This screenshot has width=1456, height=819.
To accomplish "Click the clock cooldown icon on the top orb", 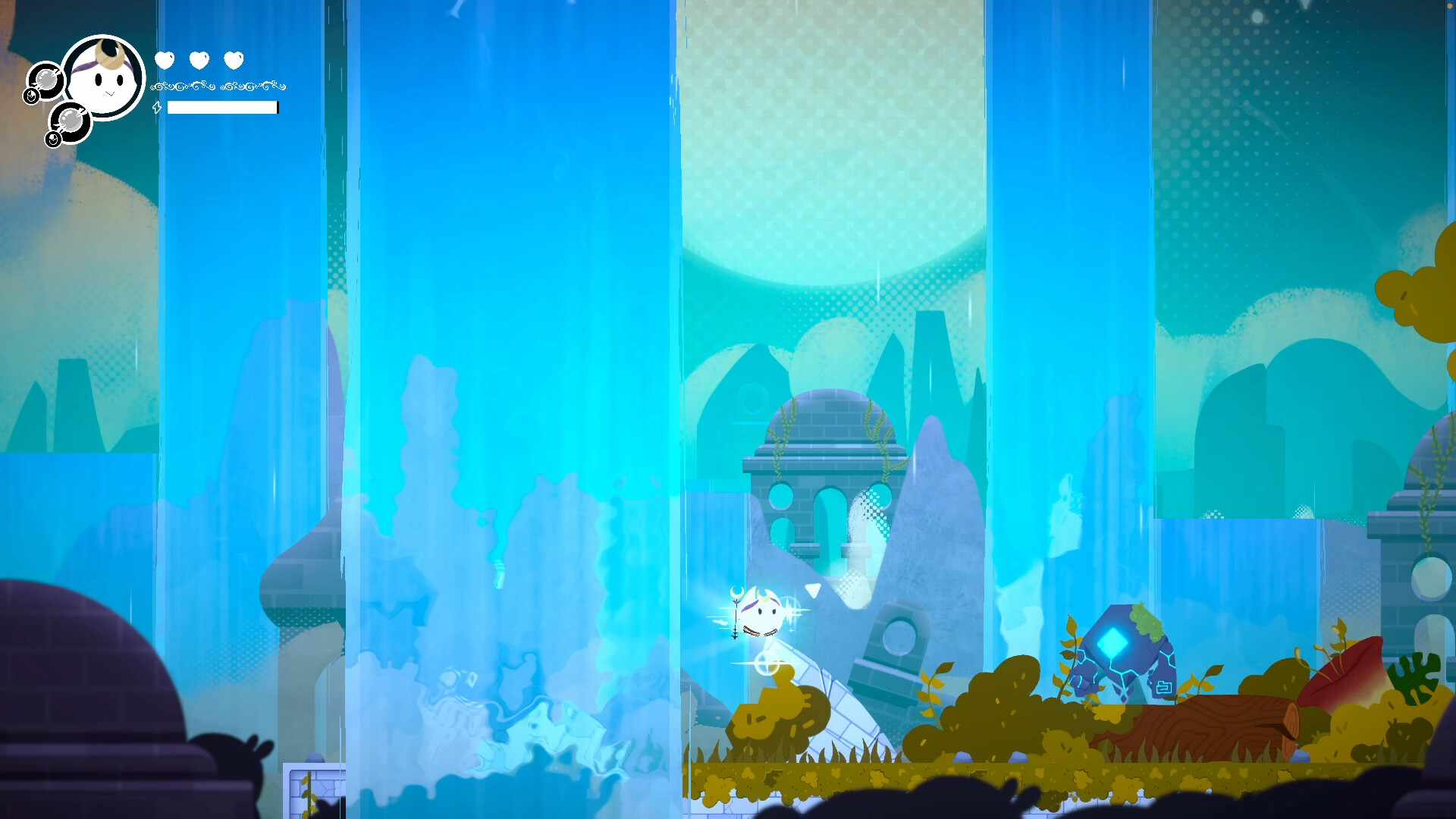I will coord(31,96).
